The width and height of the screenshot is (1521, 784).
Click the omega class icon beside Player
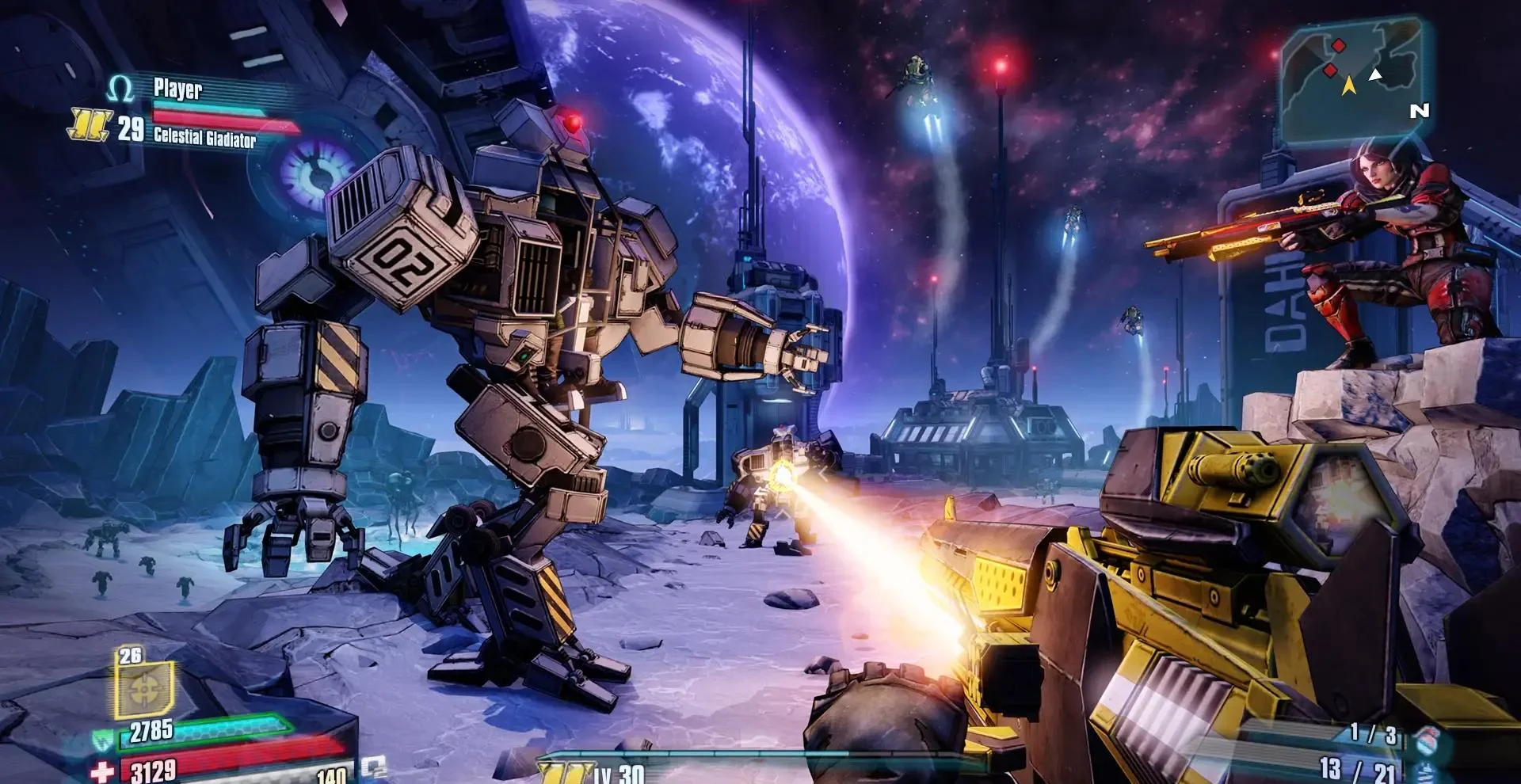click(120, 89)
